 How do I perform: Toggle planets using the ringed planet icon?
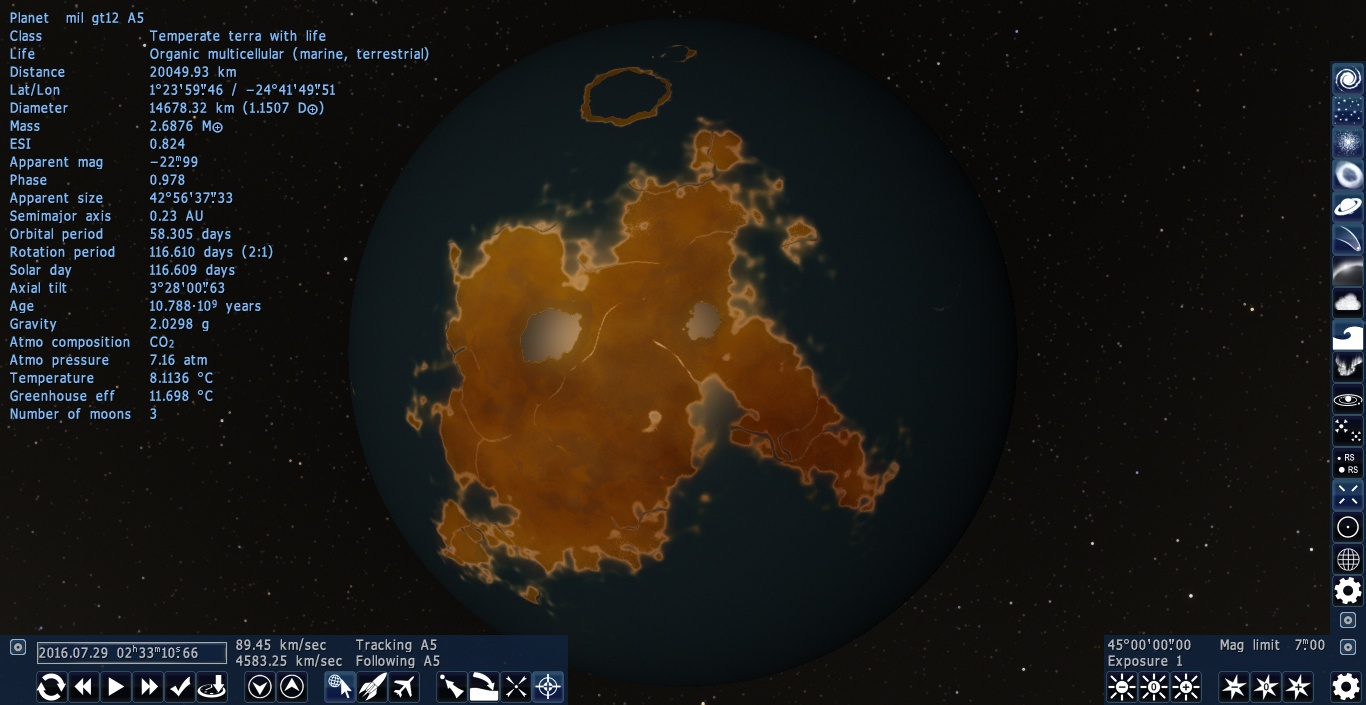(1348, 207)
